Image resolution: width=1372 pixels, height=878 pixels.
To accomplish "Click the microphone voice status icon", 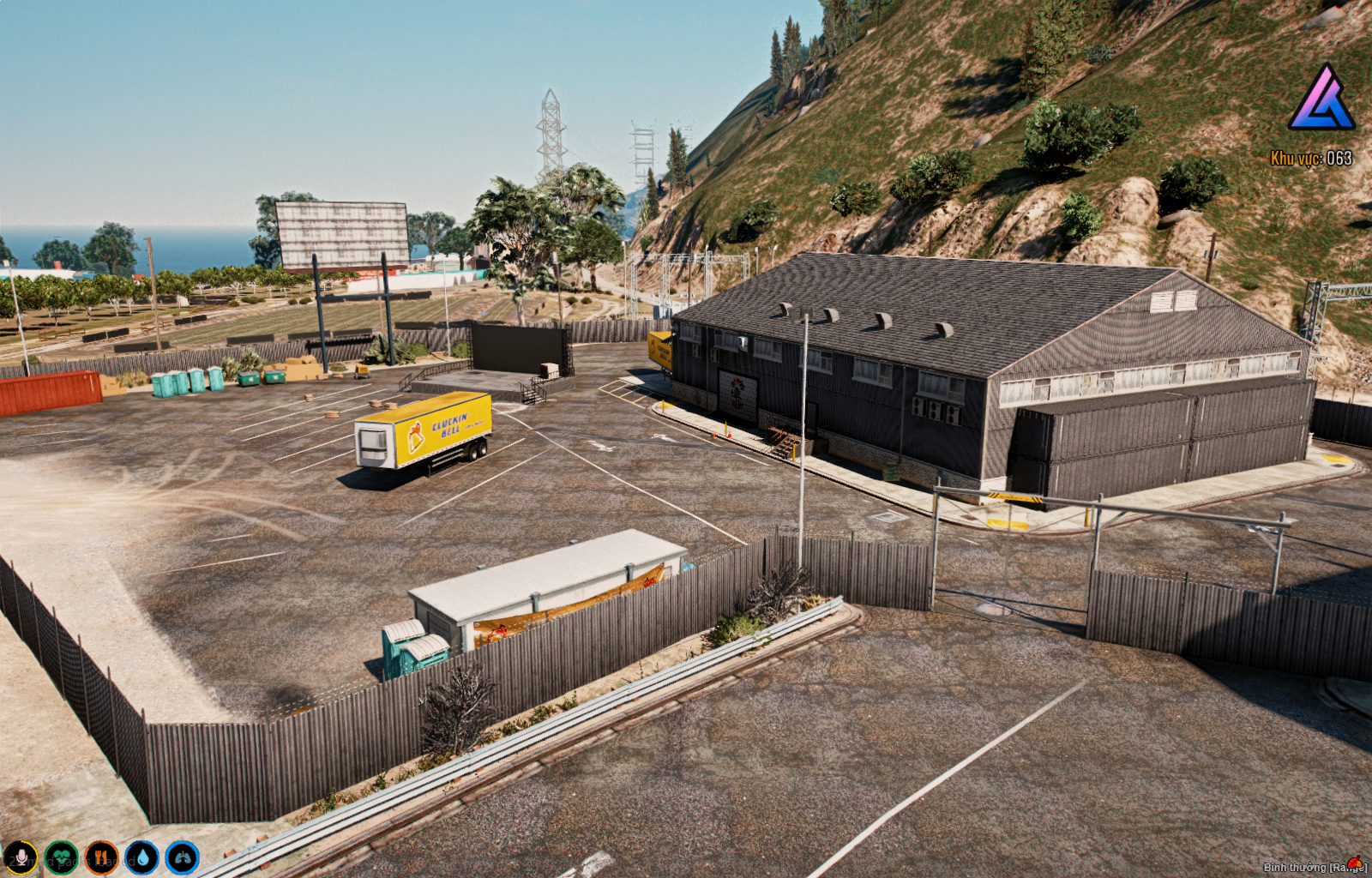I will coord(21,857).
